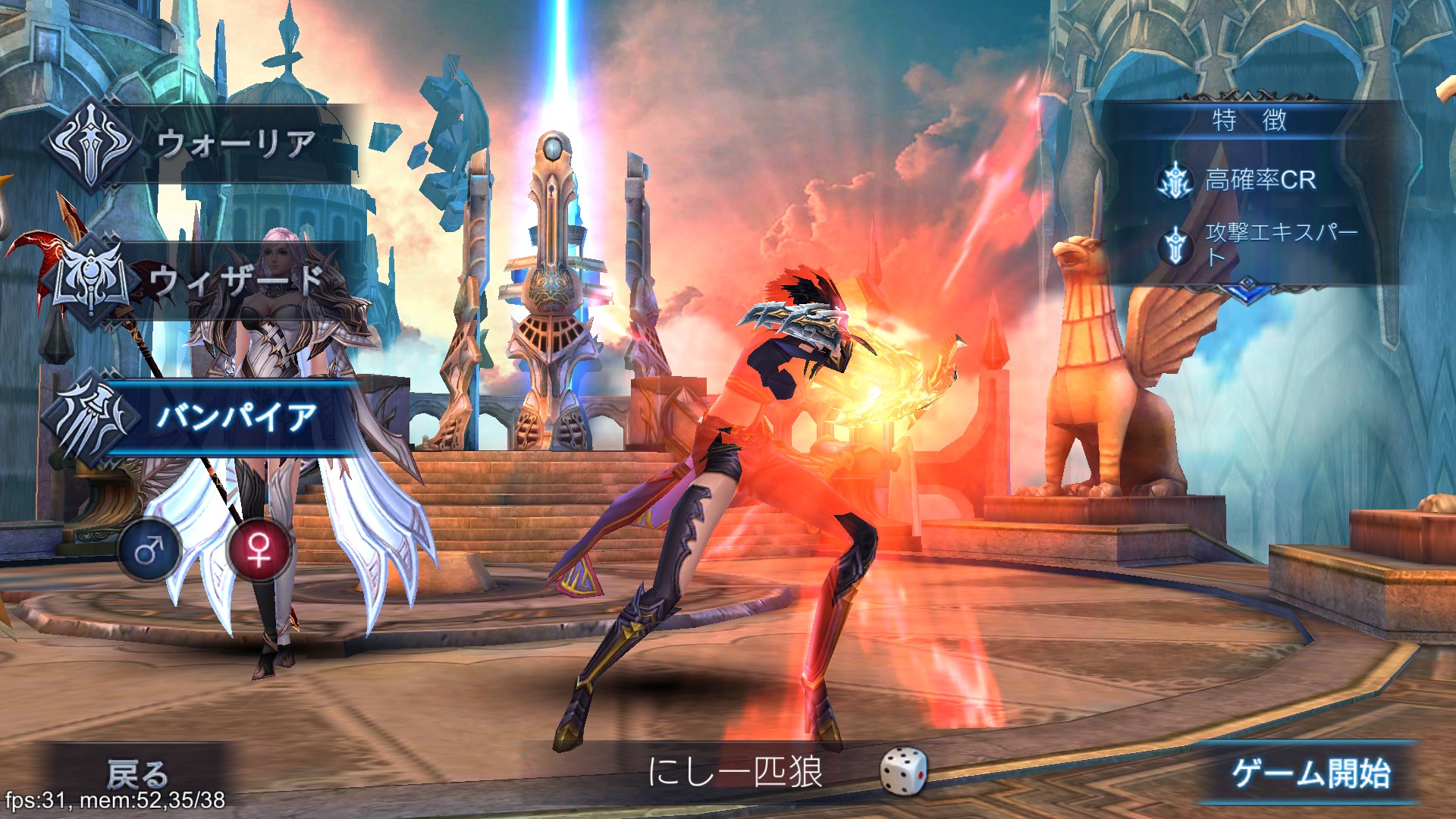Switch to female character gender
The height and width of the screenshot is (819, 1456).
[x=259, y=550]
